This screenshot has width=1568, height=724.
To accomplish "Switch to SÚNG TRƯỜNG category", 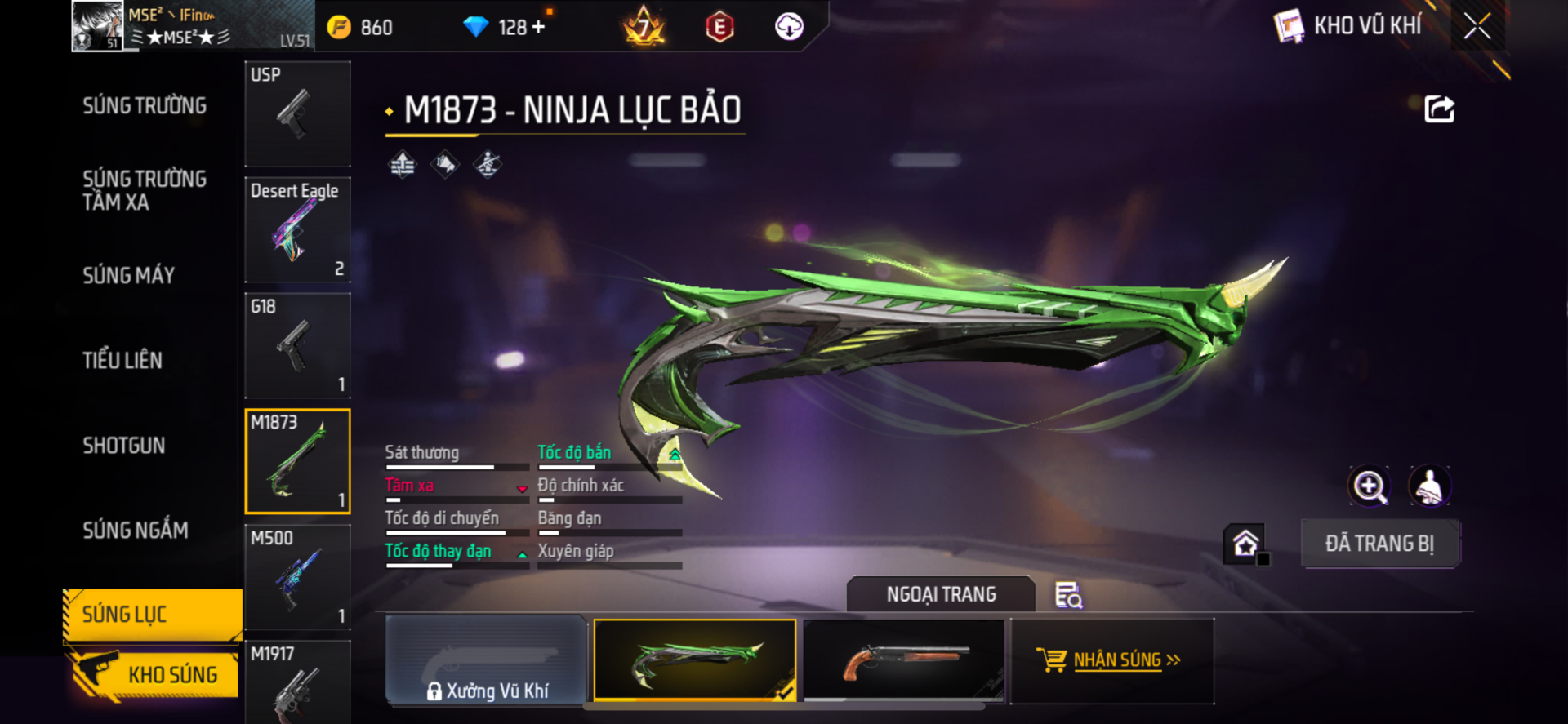I will tap(145, 106).
